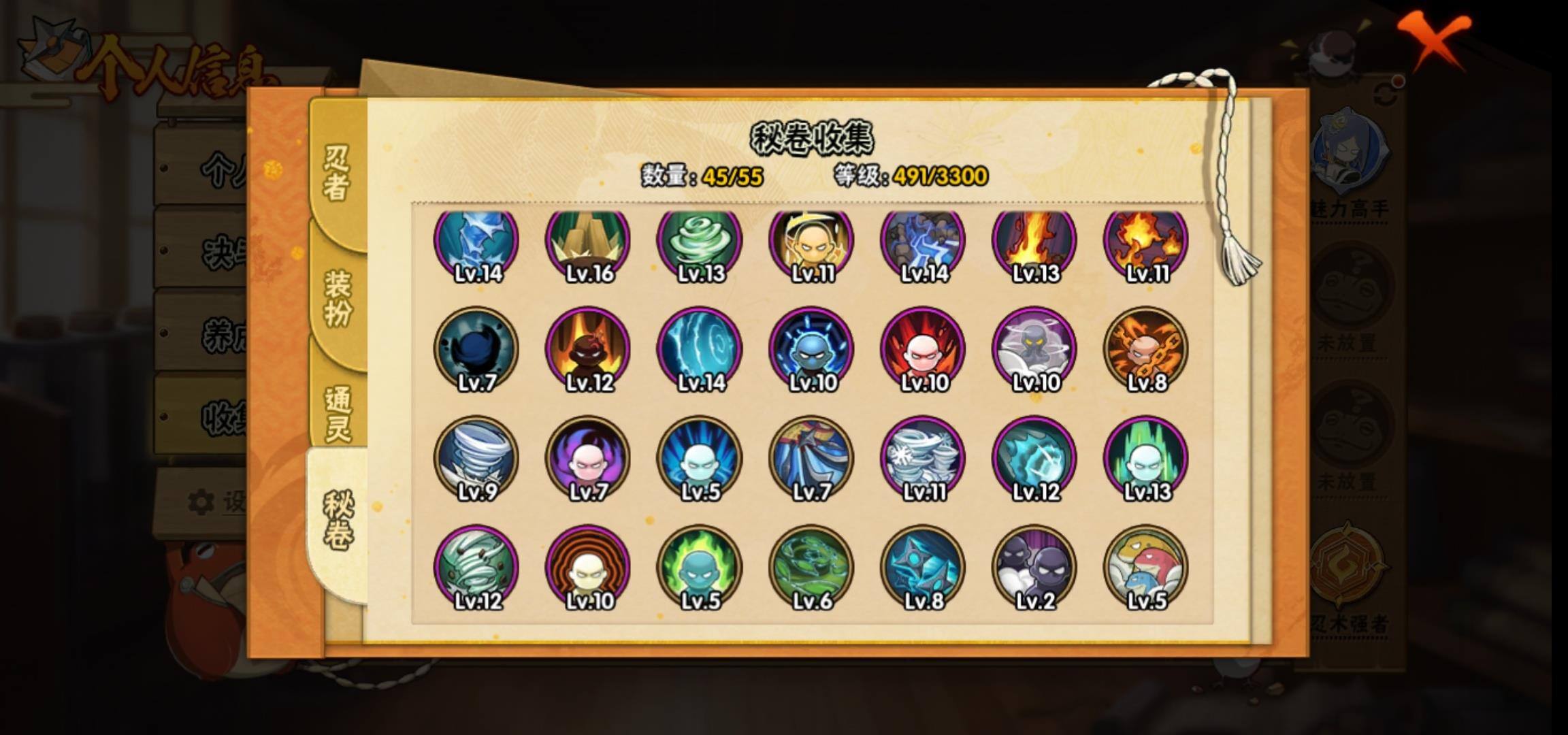This screenshot has height=735, width=1568.
Task: Select the Lv.11 snowflake blizzard scroll
Action: click(923, 459)
